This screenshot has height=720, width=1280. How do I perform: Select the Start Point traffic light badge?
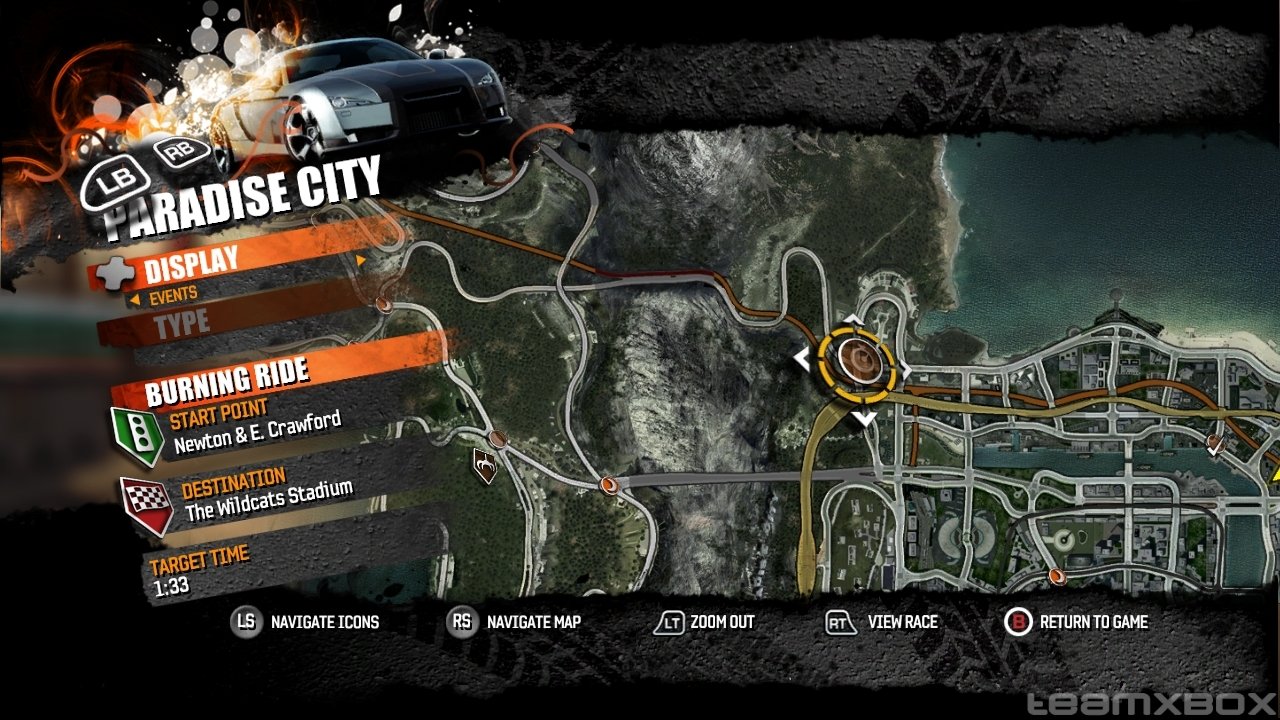pyautogui.click(x=140, y=435)
